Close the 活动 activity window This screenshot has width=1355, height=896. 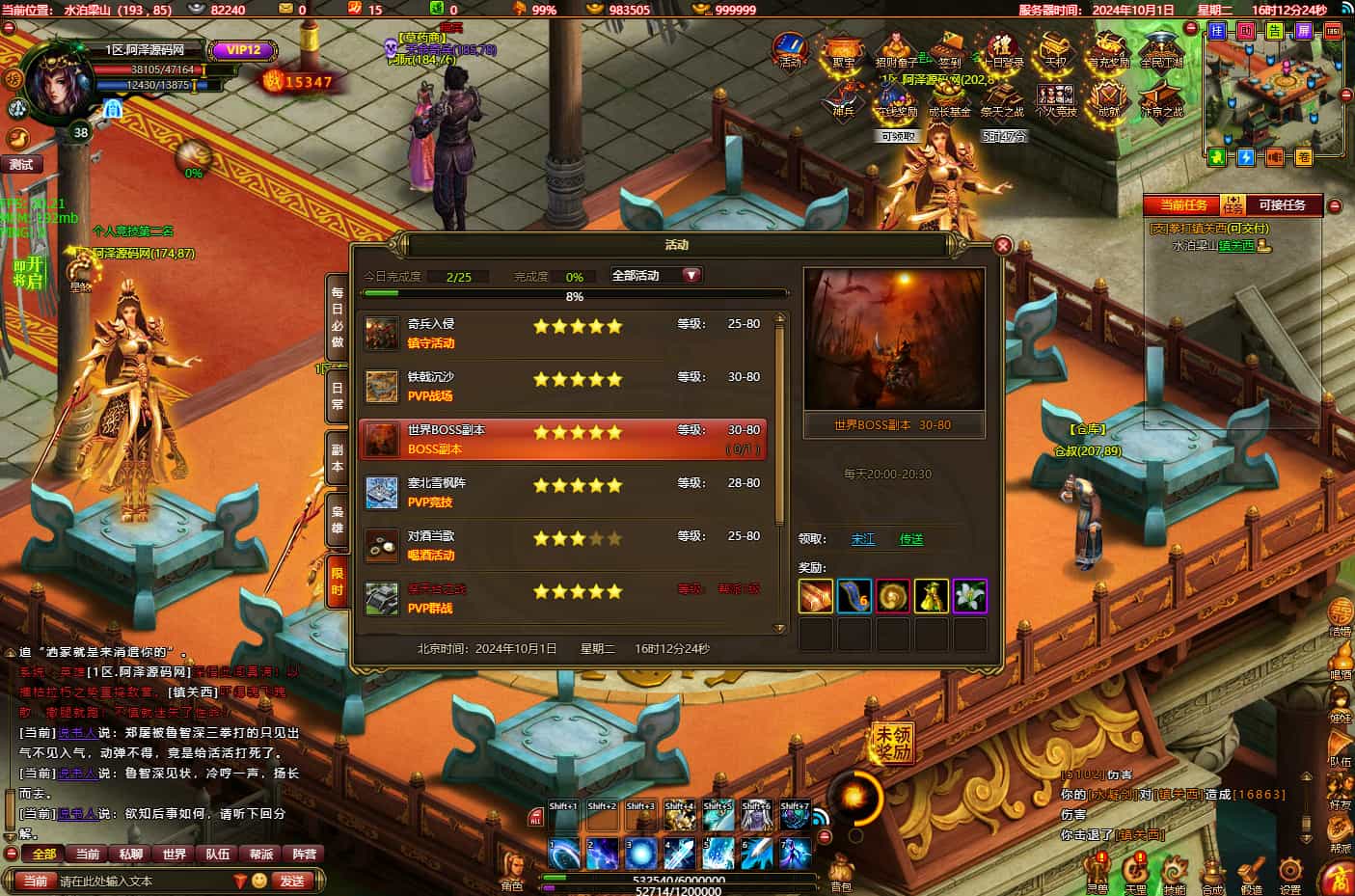tap(1002, 246)
